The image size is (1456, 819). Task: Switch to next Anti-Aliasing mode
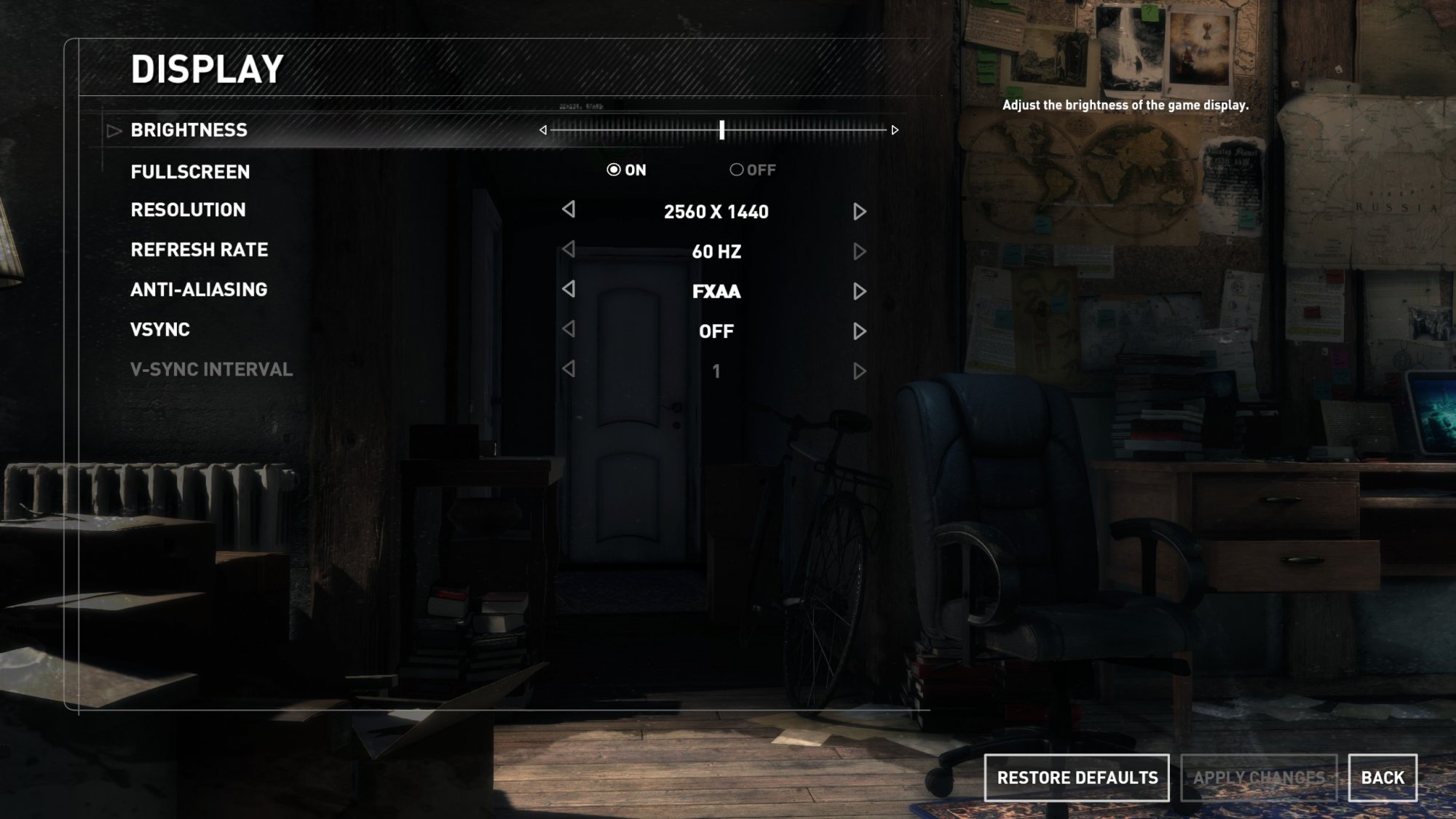tap(859, 292)
